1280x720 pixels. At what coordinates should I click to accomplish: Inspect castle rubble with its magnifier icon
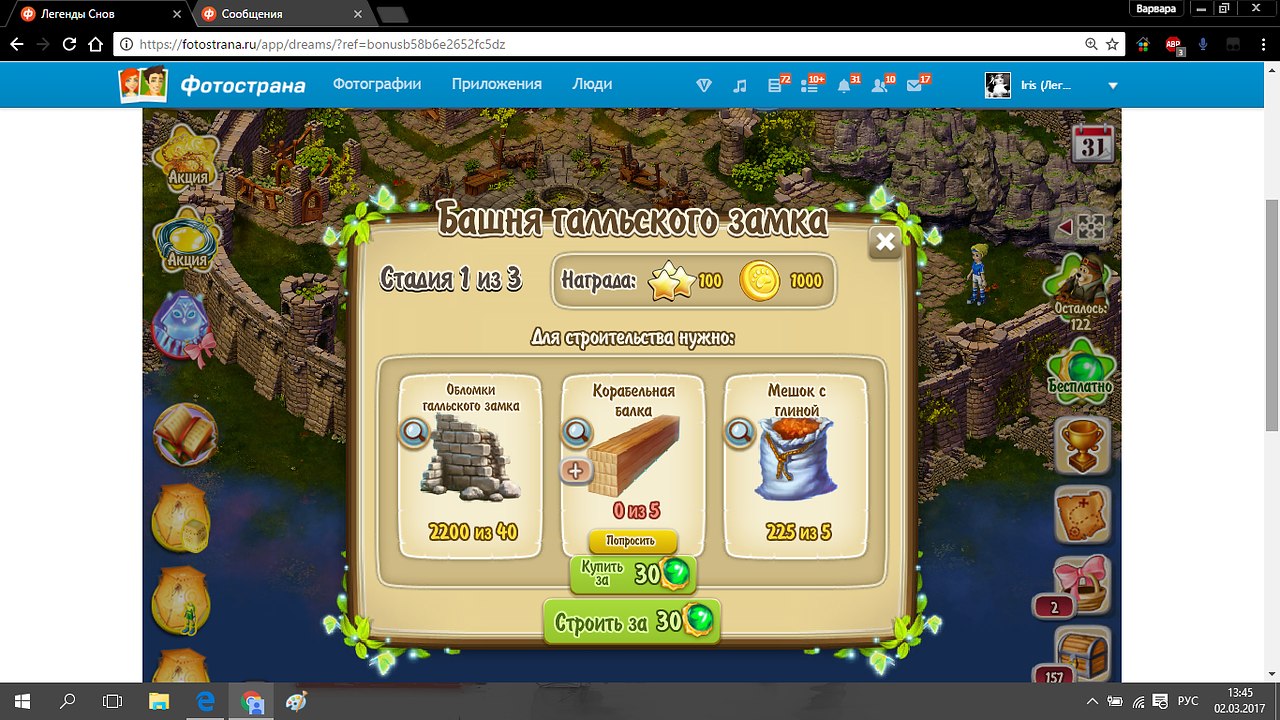coord(413,432)
